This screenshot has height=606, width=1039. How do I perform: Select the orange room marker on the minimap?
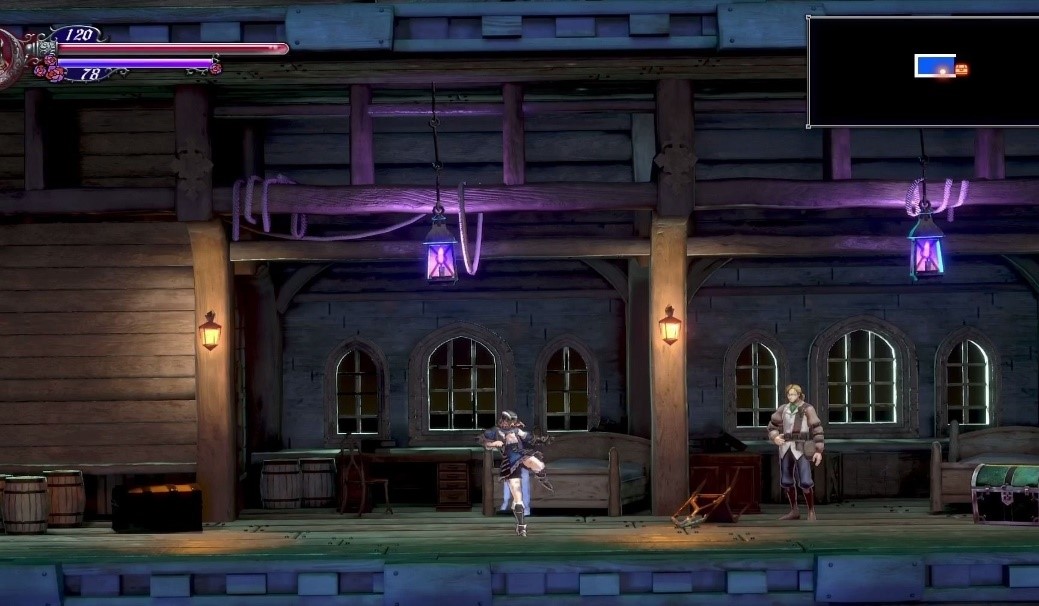(961, 69)
